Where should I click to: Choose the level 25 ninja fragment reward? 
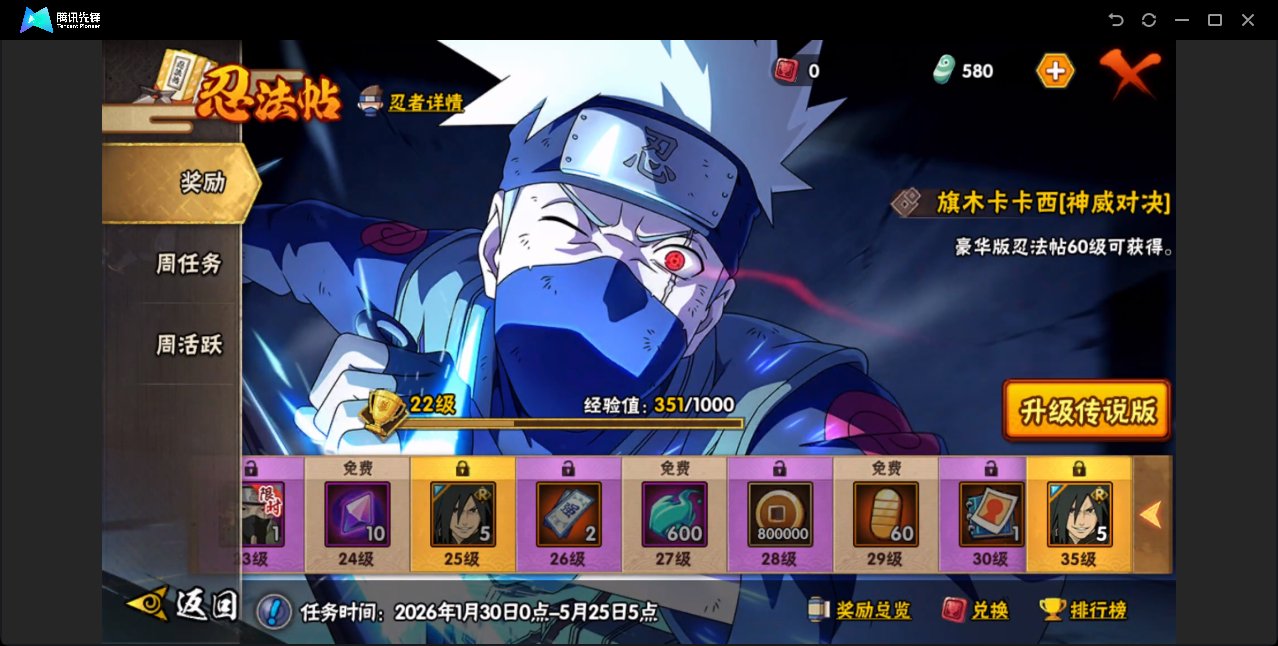click(x=463, y=514)
